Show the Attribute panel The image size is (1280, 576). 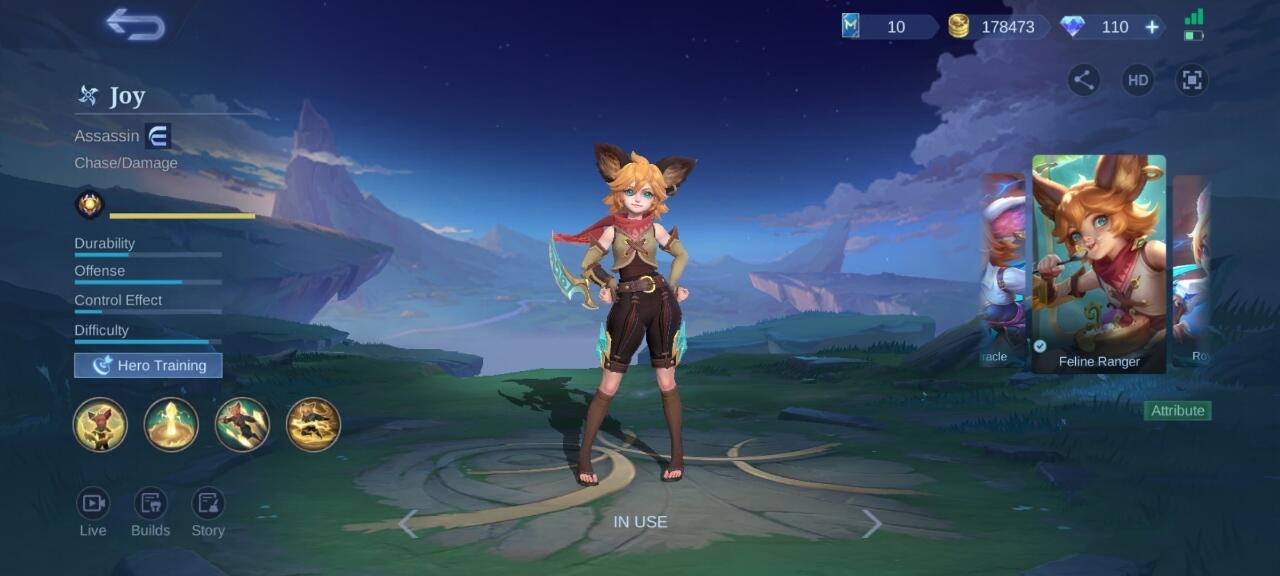point(1177,411)
